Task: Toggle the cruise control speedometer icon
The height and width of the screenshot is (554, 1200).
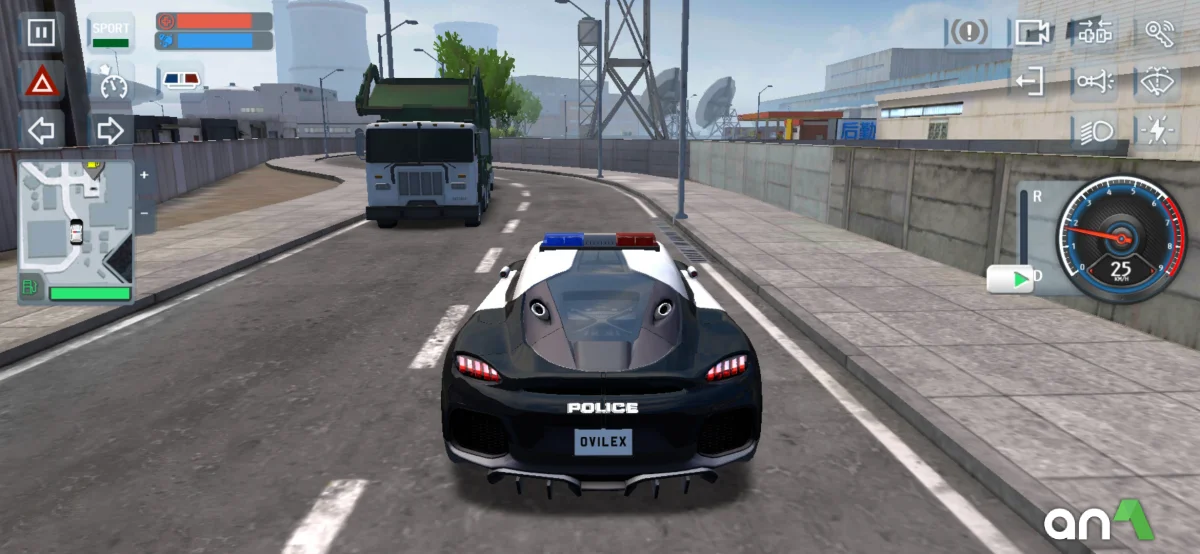Action: click(111, 82)
